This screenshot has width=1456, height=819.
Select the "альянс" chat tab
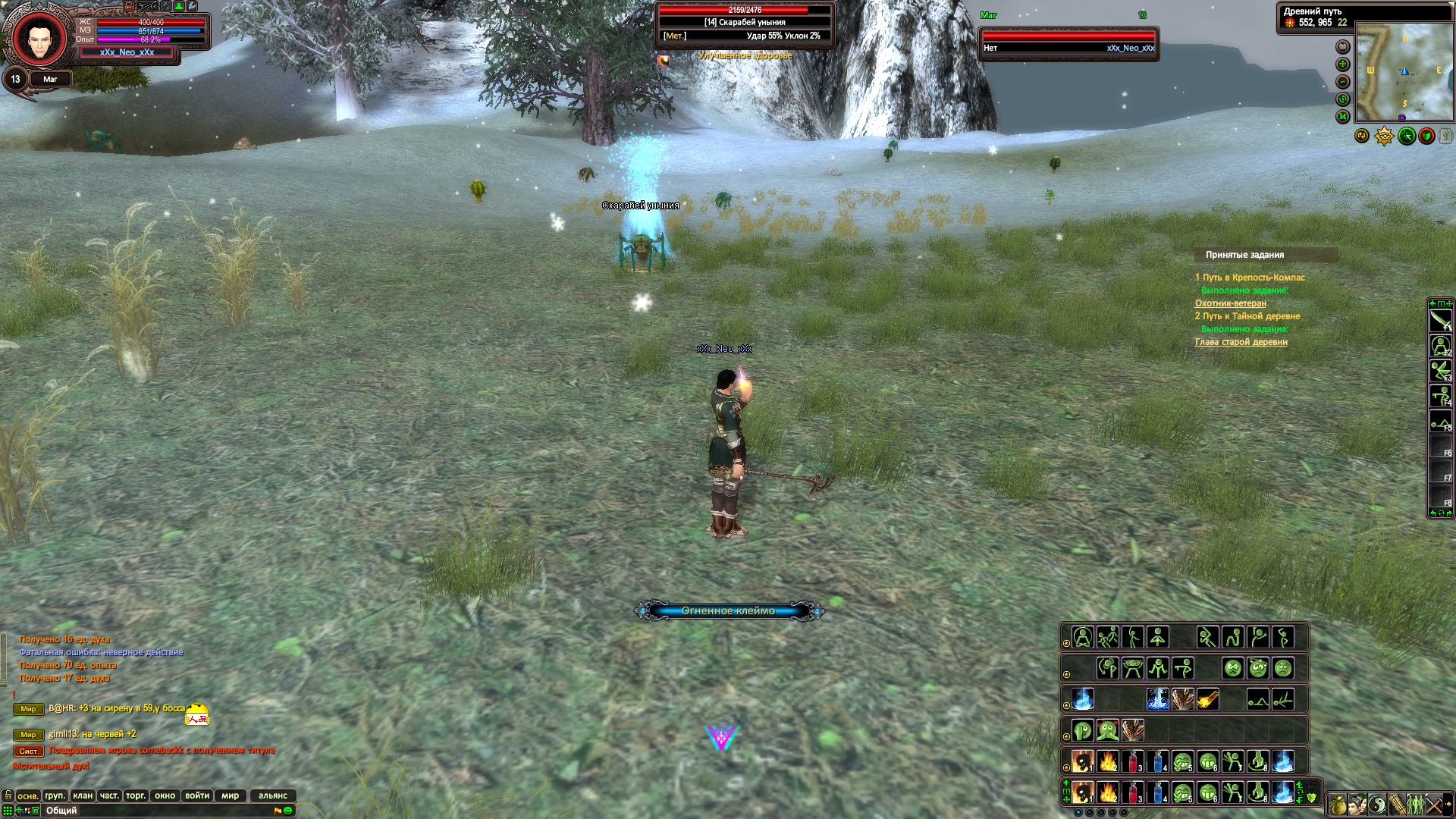coord(273,795)
